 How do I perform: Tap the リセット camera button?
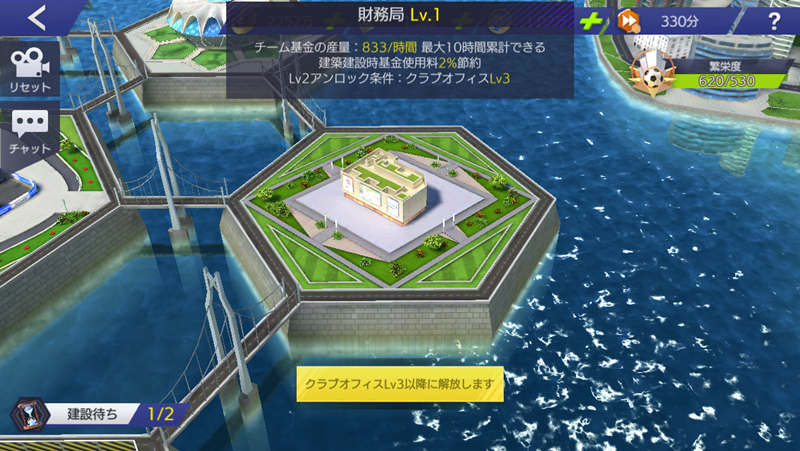pyautogui.click(x=30, y=68)
